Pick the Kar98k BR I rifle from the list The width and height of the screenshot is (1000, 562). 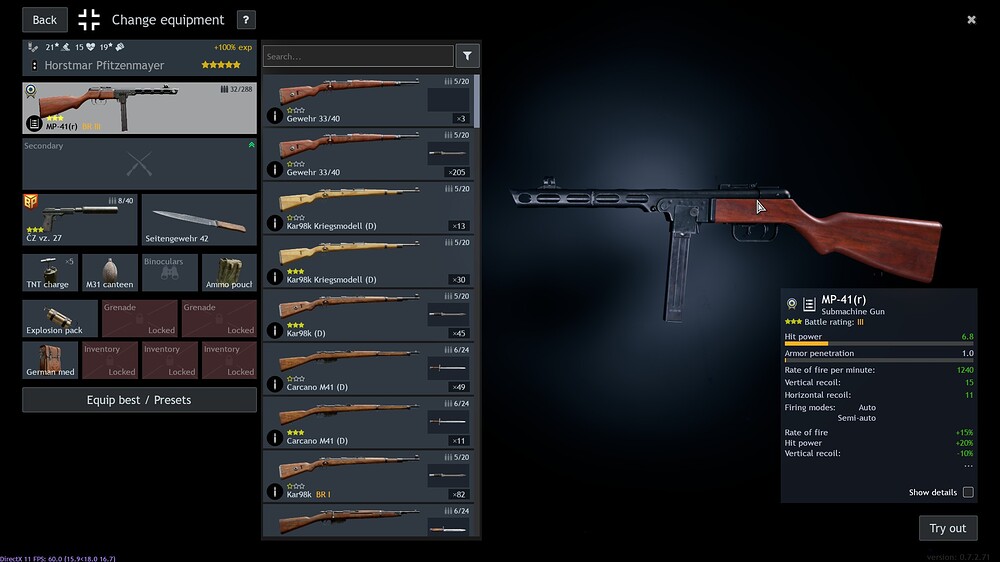369,477
